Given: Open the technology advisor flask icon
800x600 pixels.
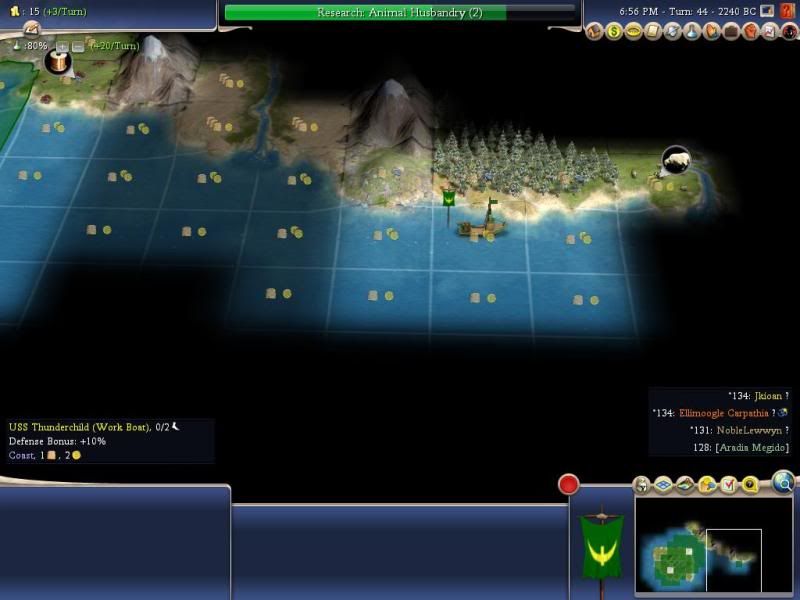Looking at the screenshot, I should (x=690, y=32).
